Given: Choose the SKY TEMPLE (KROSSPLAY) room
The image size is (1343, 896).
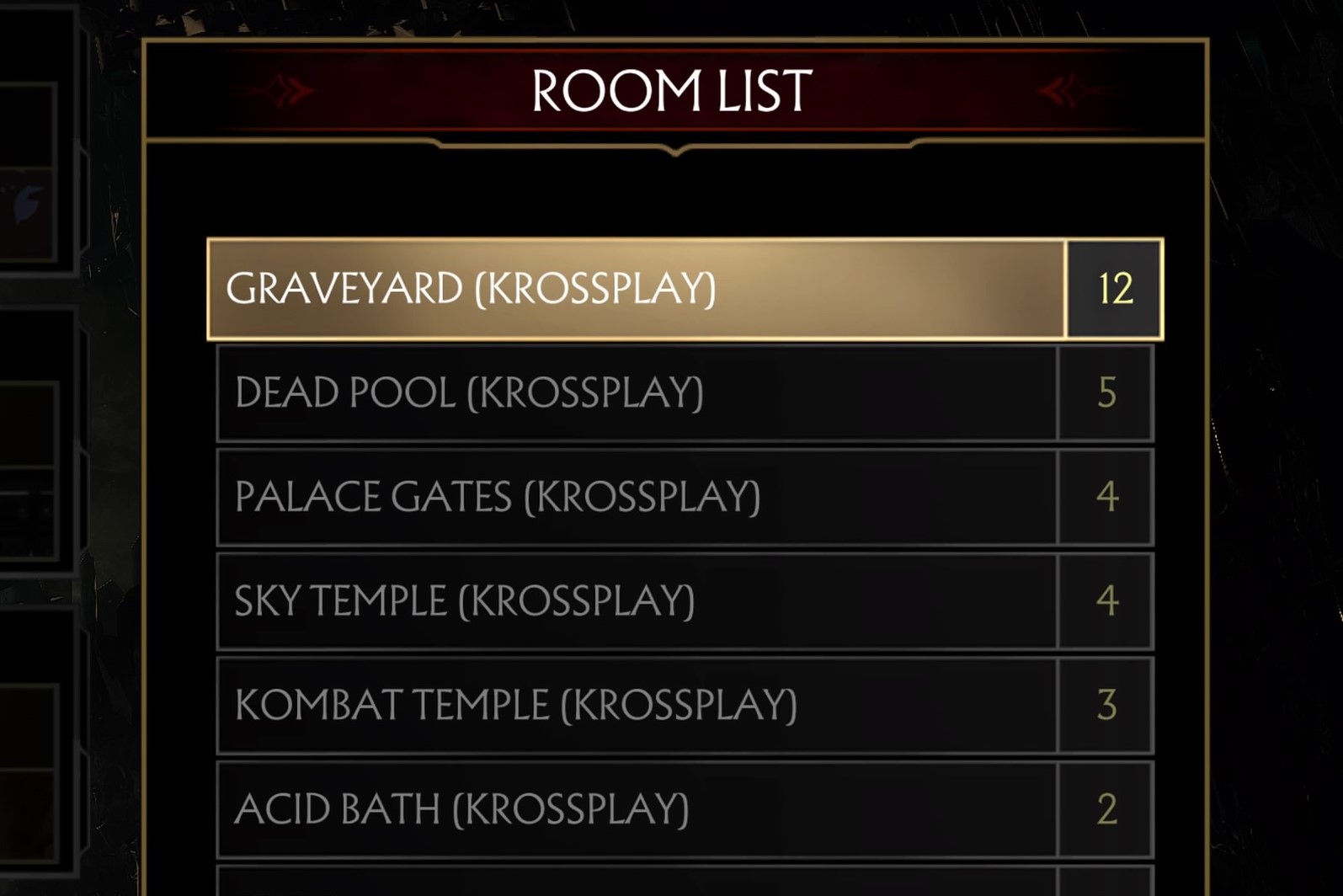Looking at the screenshot, I should (589, 600).
